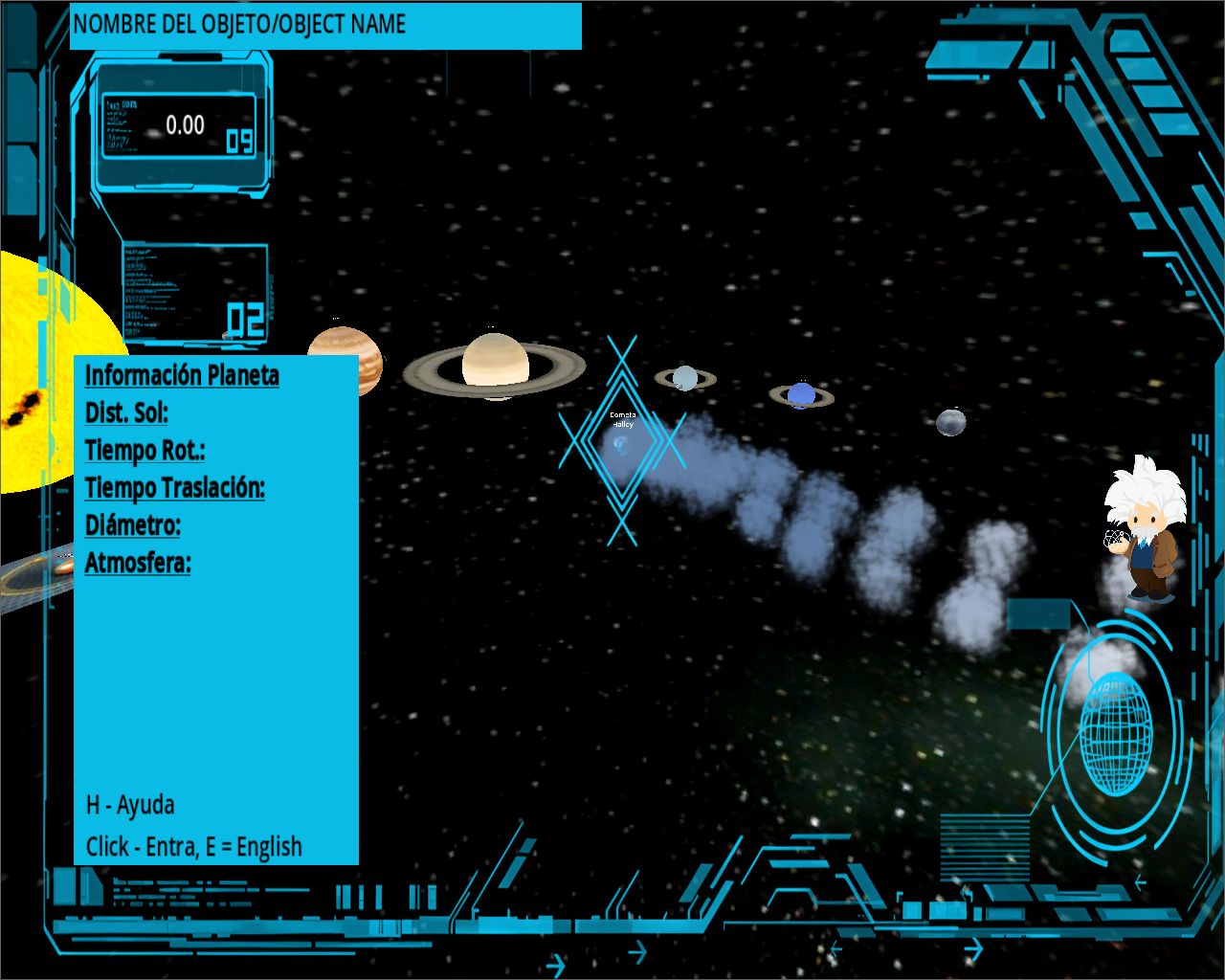Screen dimensions: 1225x980
Task: Click the Einstein helper character
Action: (1145, 529)
